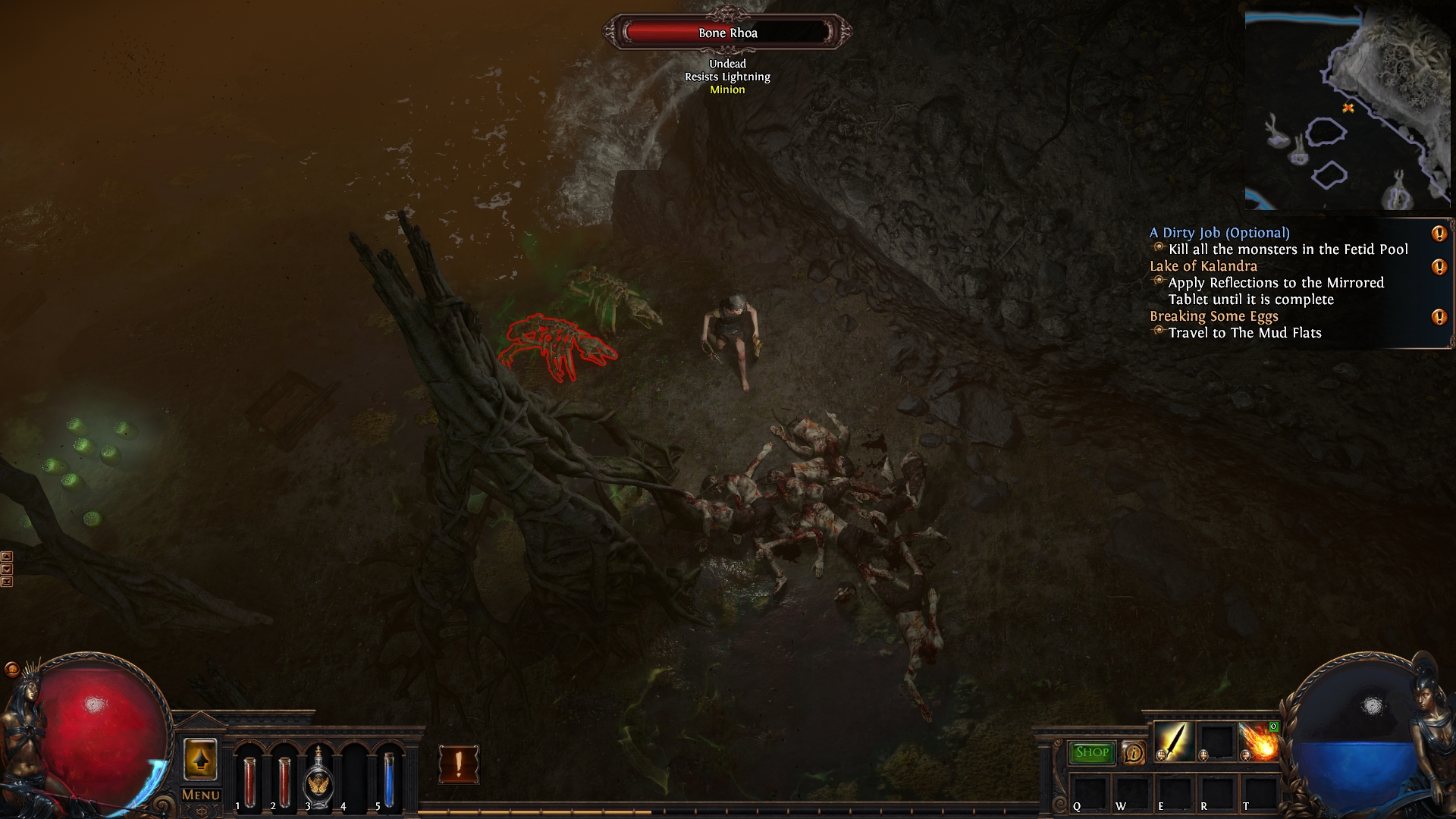
Task: Use the second red life flask
Action: pyautogui.click(x=284, y=781)
